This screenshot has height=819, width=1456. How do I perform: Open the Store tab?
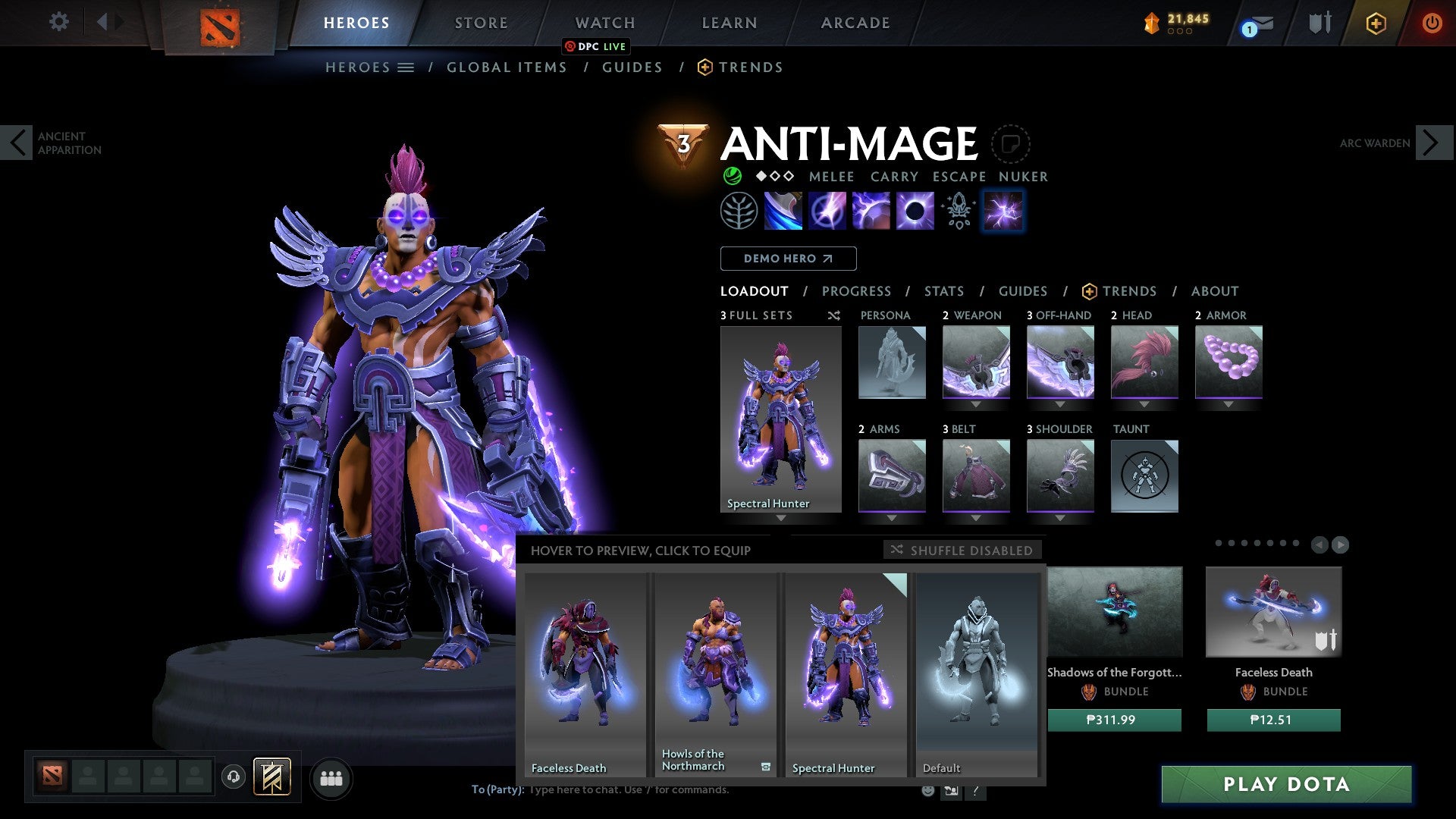(x=481, y=23)
